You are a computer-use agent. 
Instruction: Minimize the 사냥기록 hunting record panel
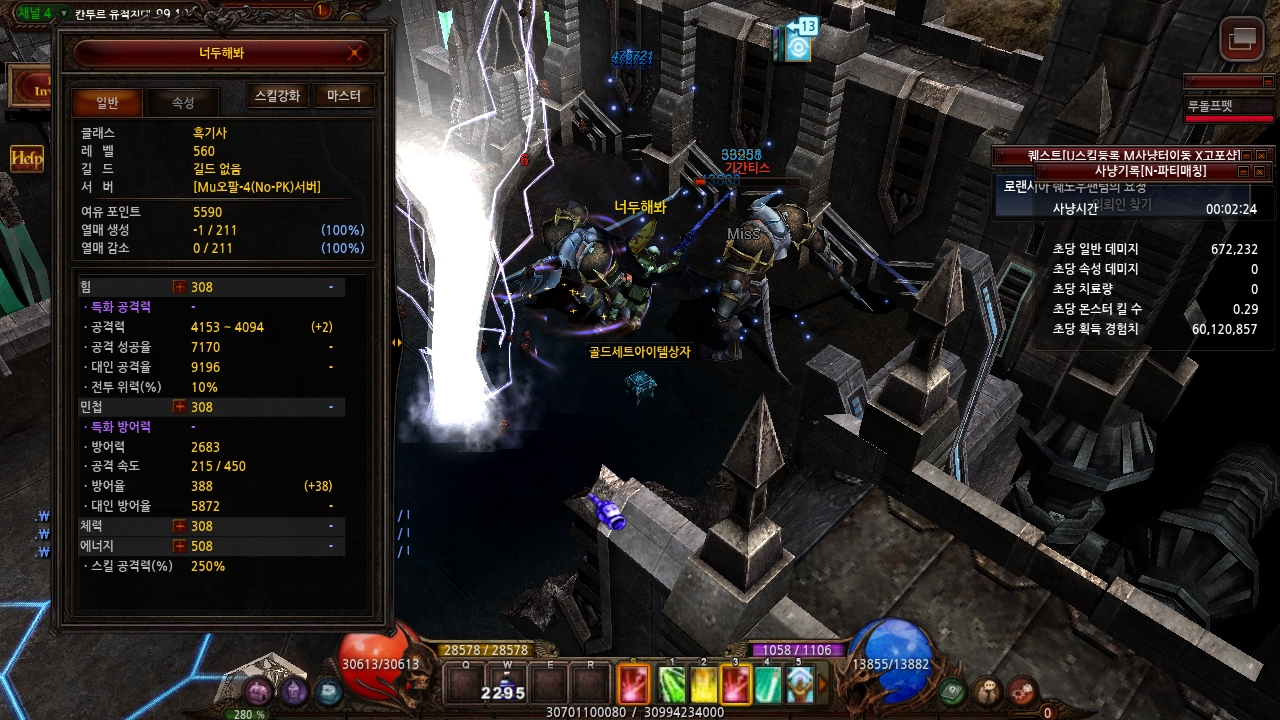point(1244,172)
